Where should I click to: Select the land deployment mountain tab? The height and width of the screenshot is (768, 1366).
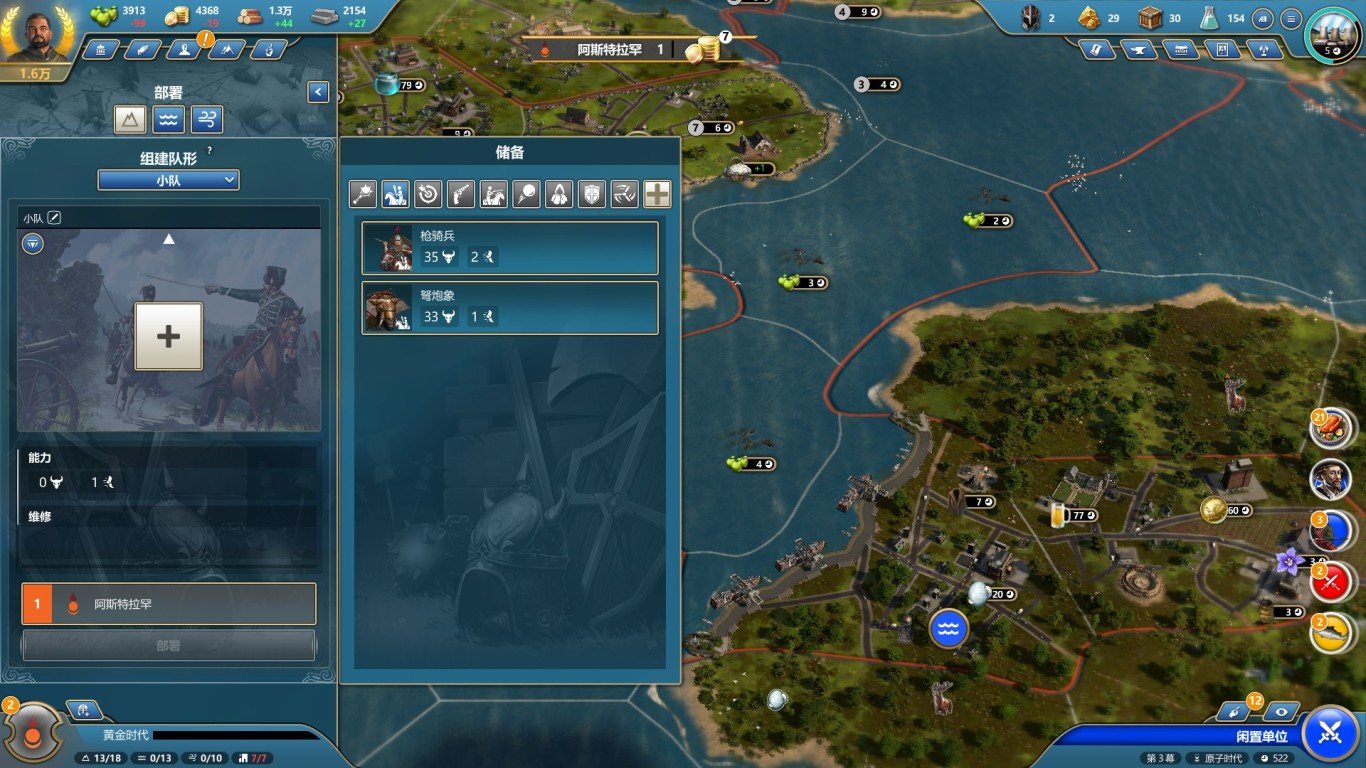pos(131,120)
